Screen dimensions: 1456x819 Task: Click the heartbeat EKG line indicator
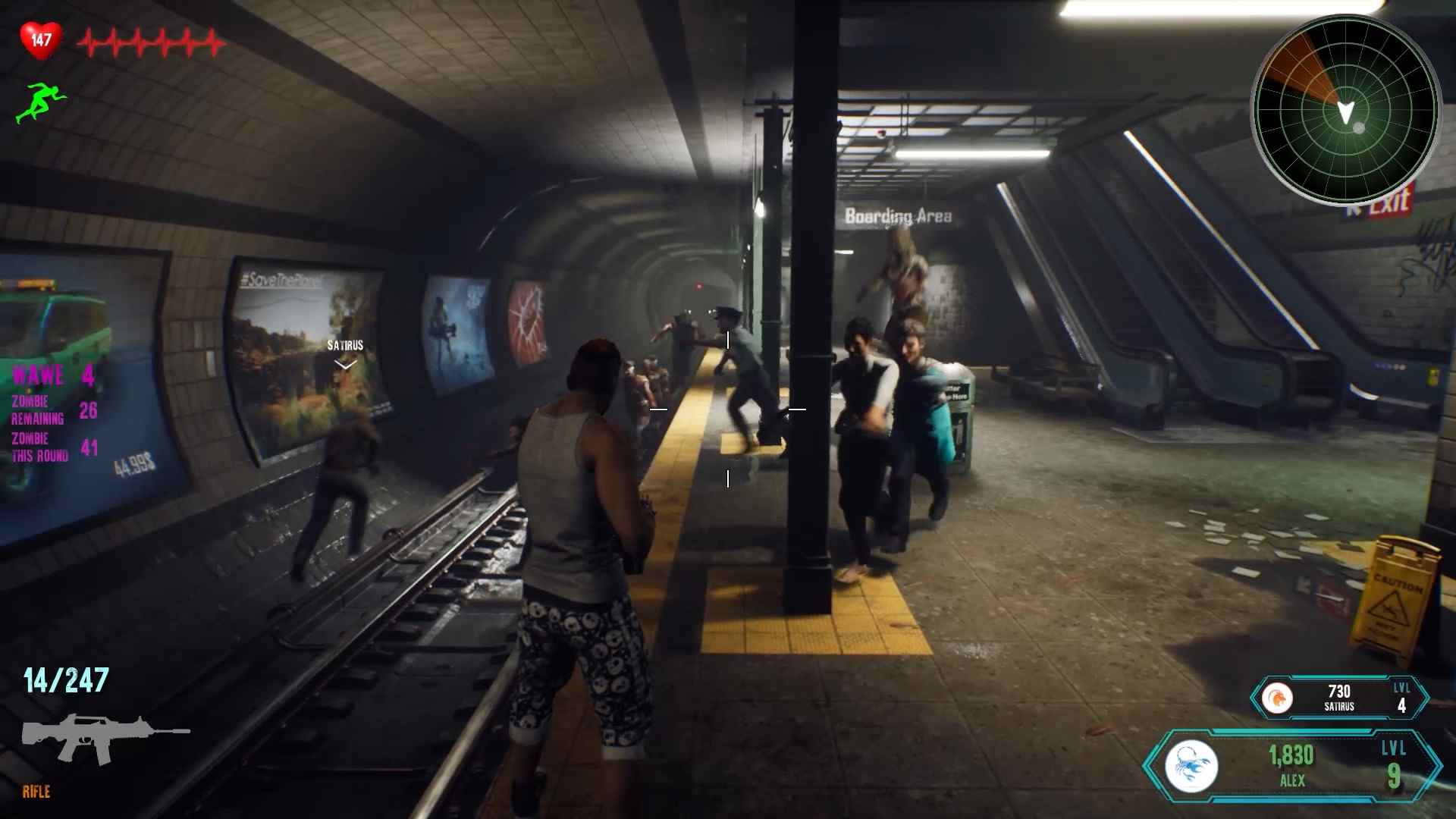[148, 42]
